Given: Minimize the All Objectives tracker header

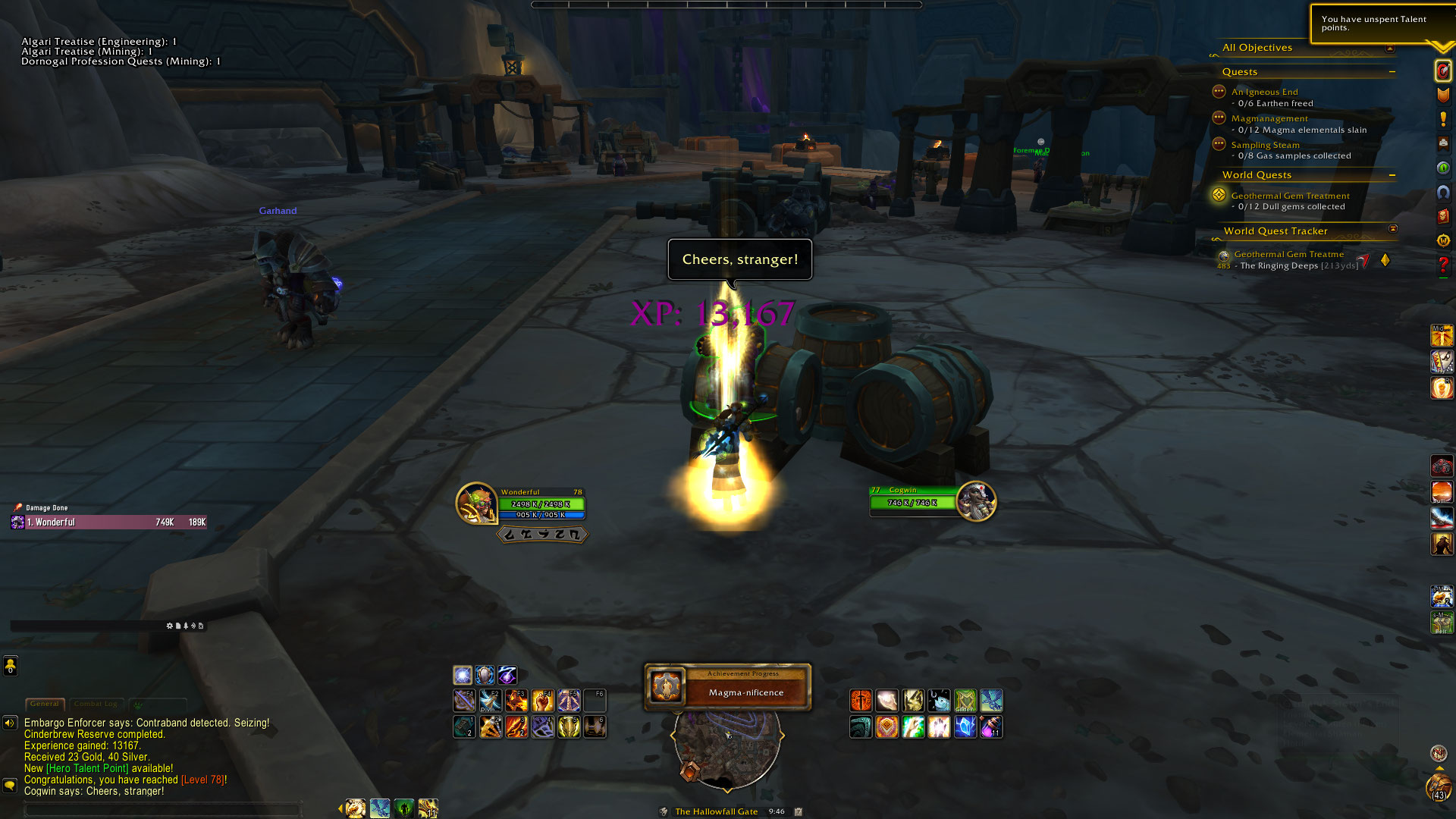Looking at the screenshot, I should 1390,48.
